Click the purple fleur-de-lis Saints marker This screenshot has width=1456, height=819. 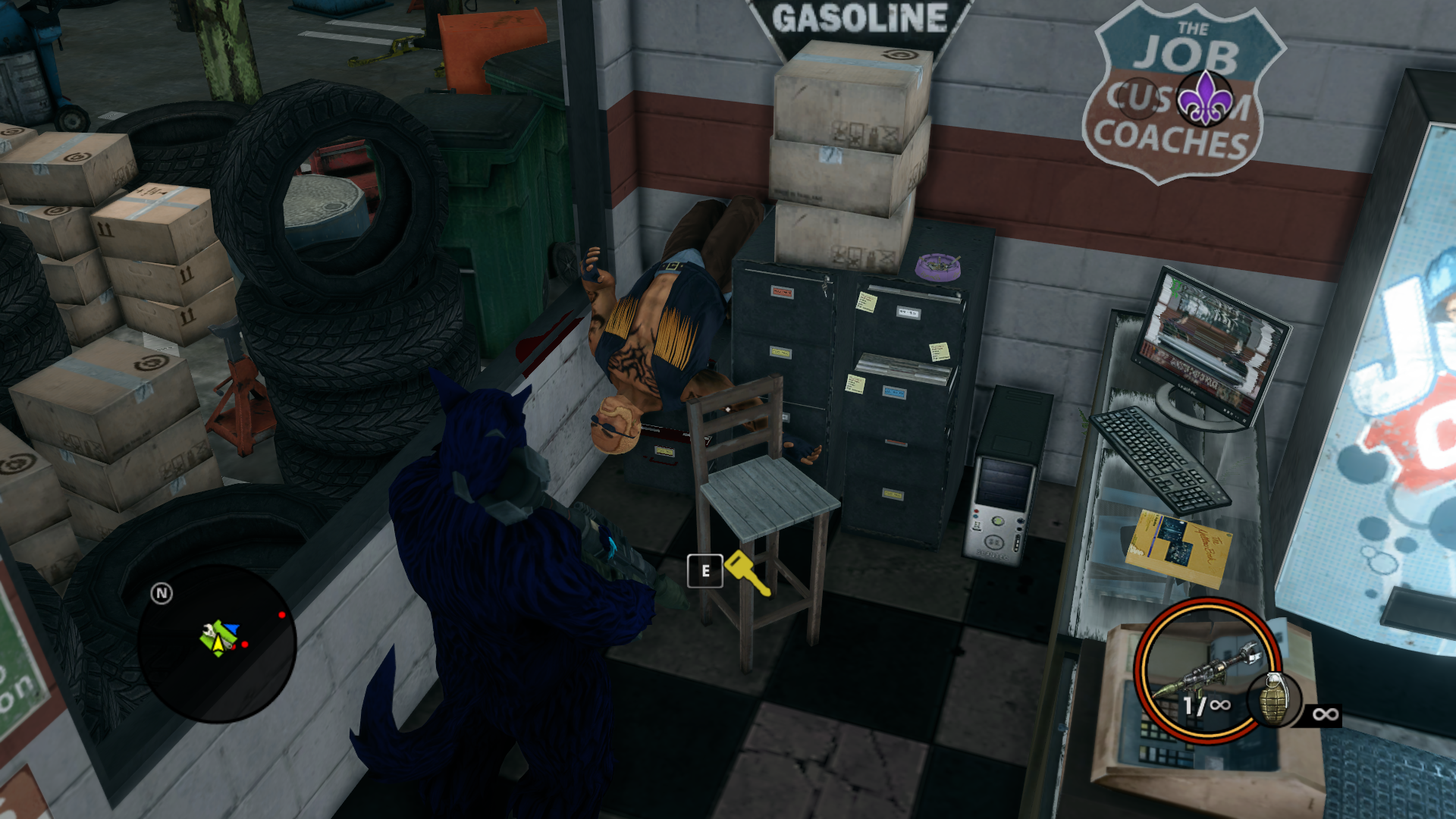pyautogui.click(x=1204, y=99)
